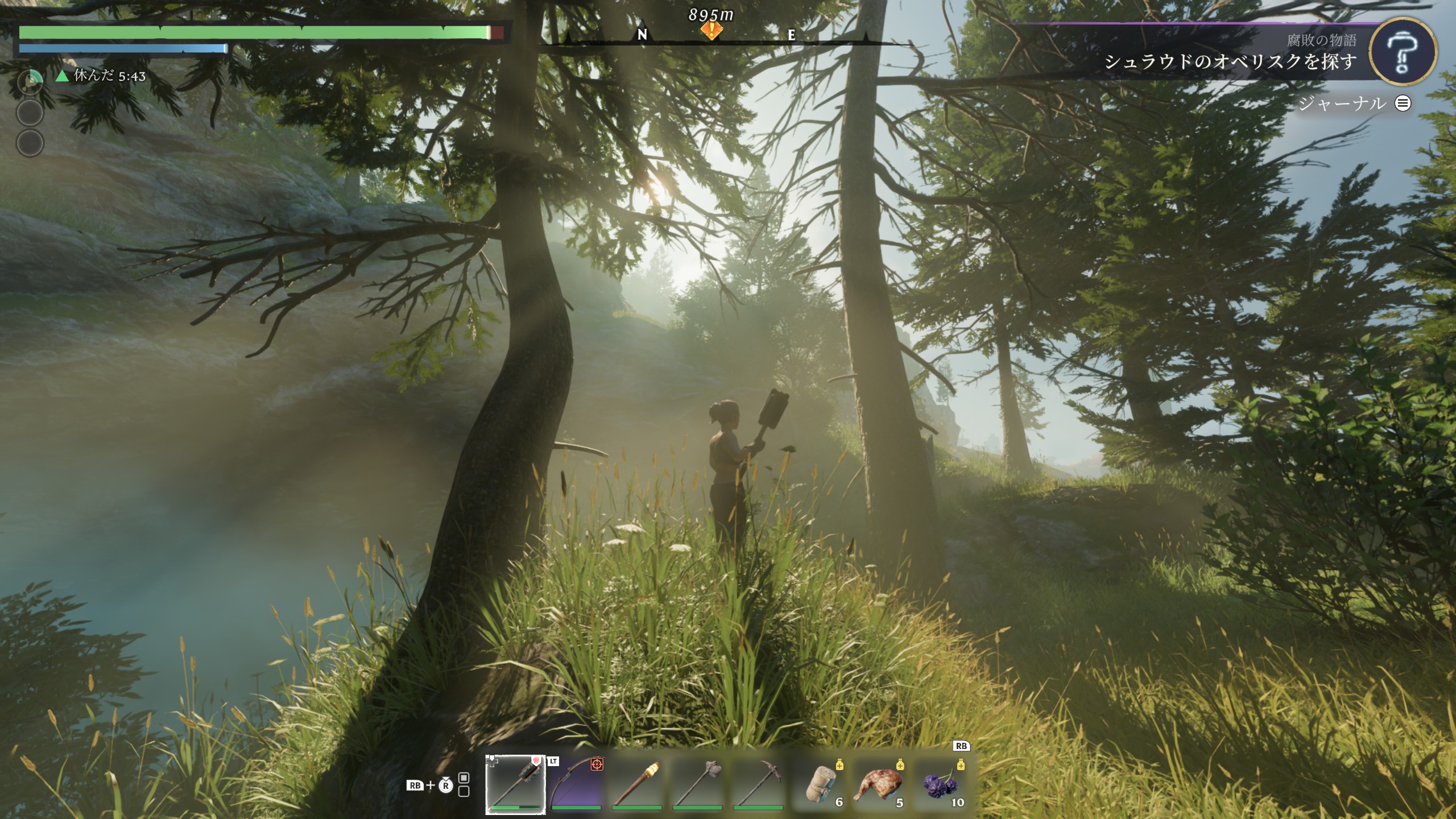Image resolution: width=1456 pixels, height=819 pixels.
Task: Select the spiked club hotbar slot
Action: click(515, 783)
